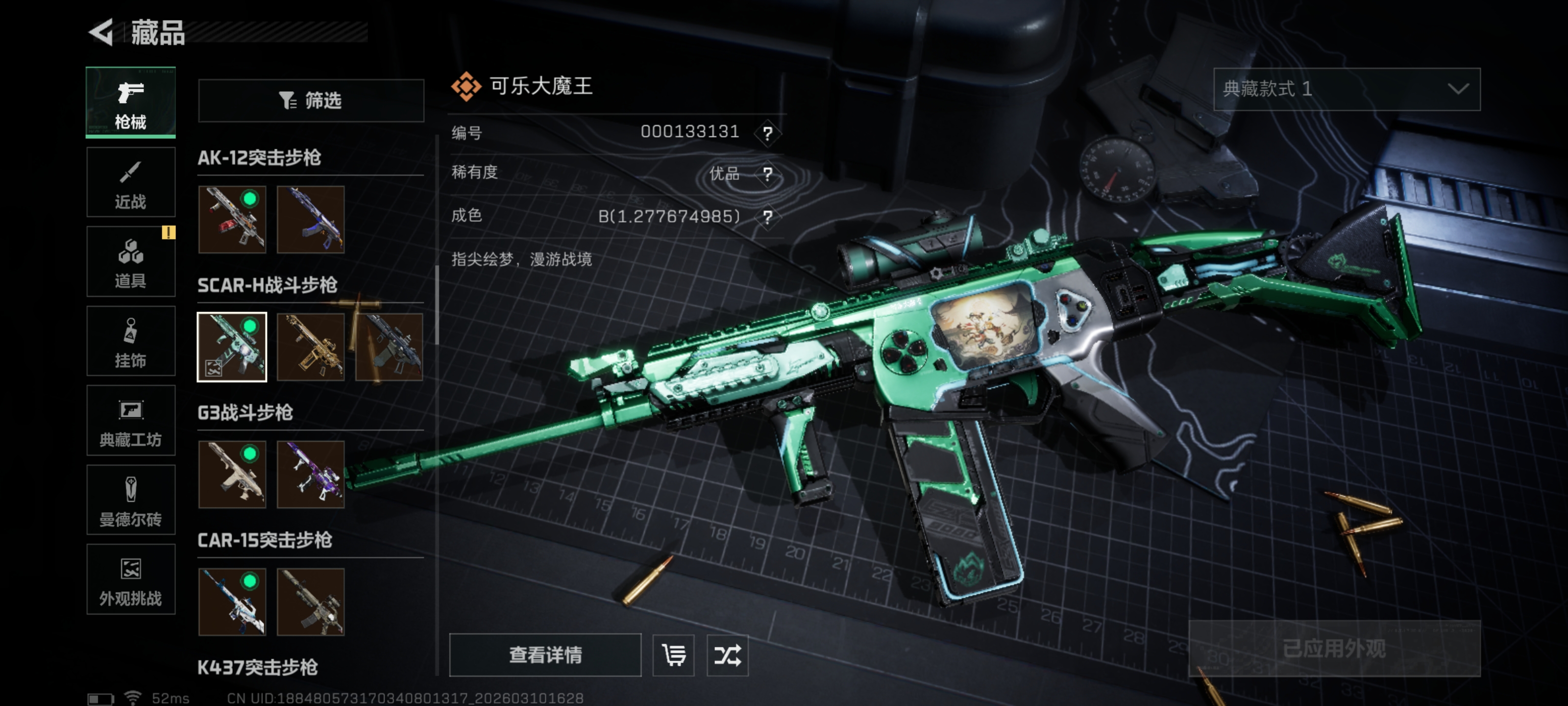
Task: Open the 筛选 filter button
Action: [311, 101]
